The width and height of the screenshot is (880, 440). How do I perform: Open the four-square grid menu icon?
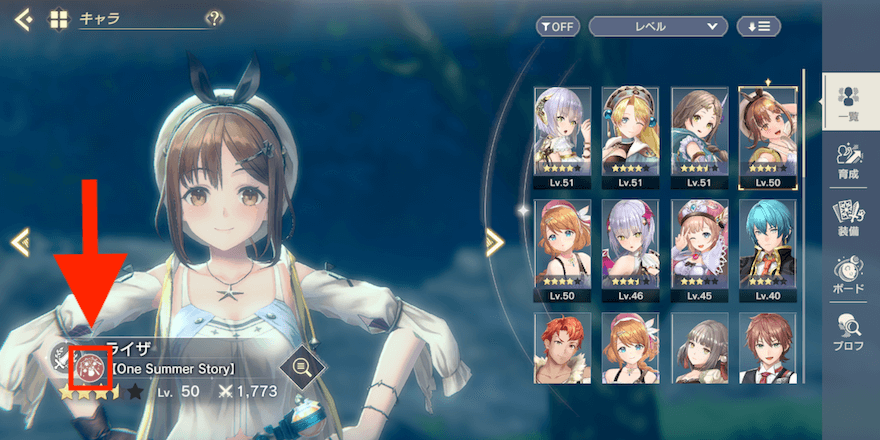point(58,19)
